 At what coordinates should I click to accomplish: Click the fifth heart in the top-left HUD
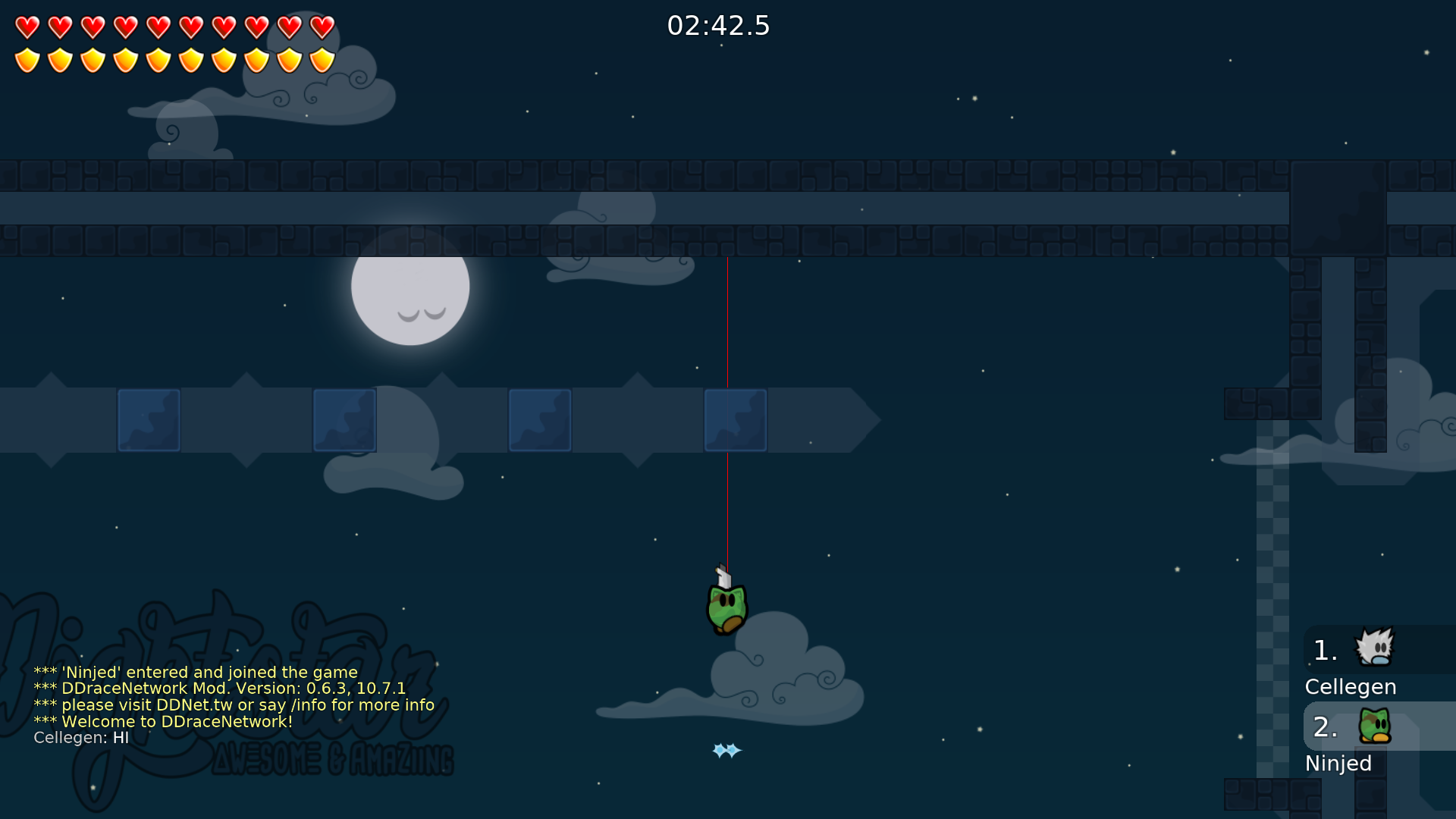(x=158, y=25)
